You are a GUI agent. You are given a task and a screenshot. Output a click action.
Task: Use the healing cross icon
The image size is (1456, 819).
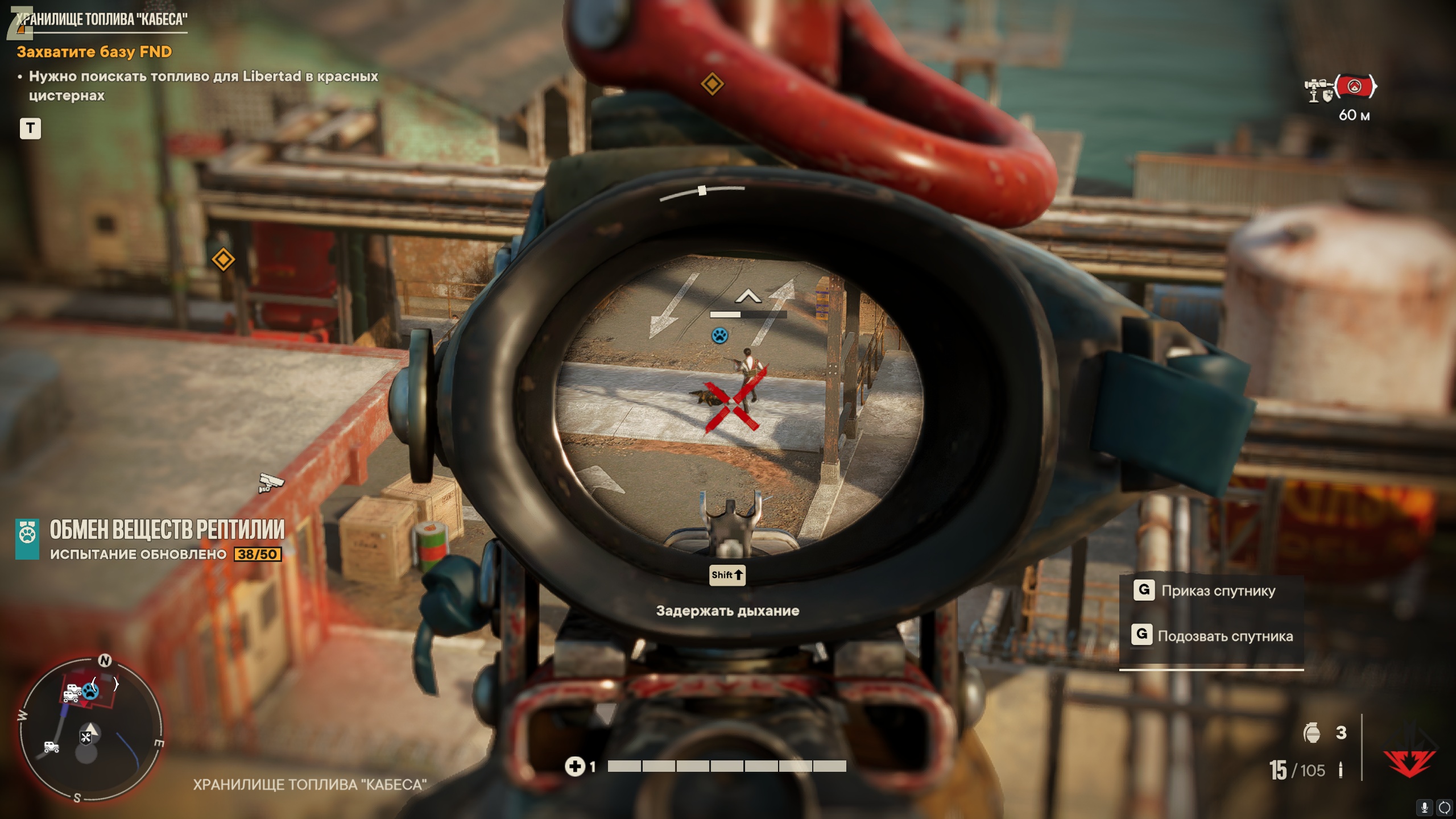574,767
